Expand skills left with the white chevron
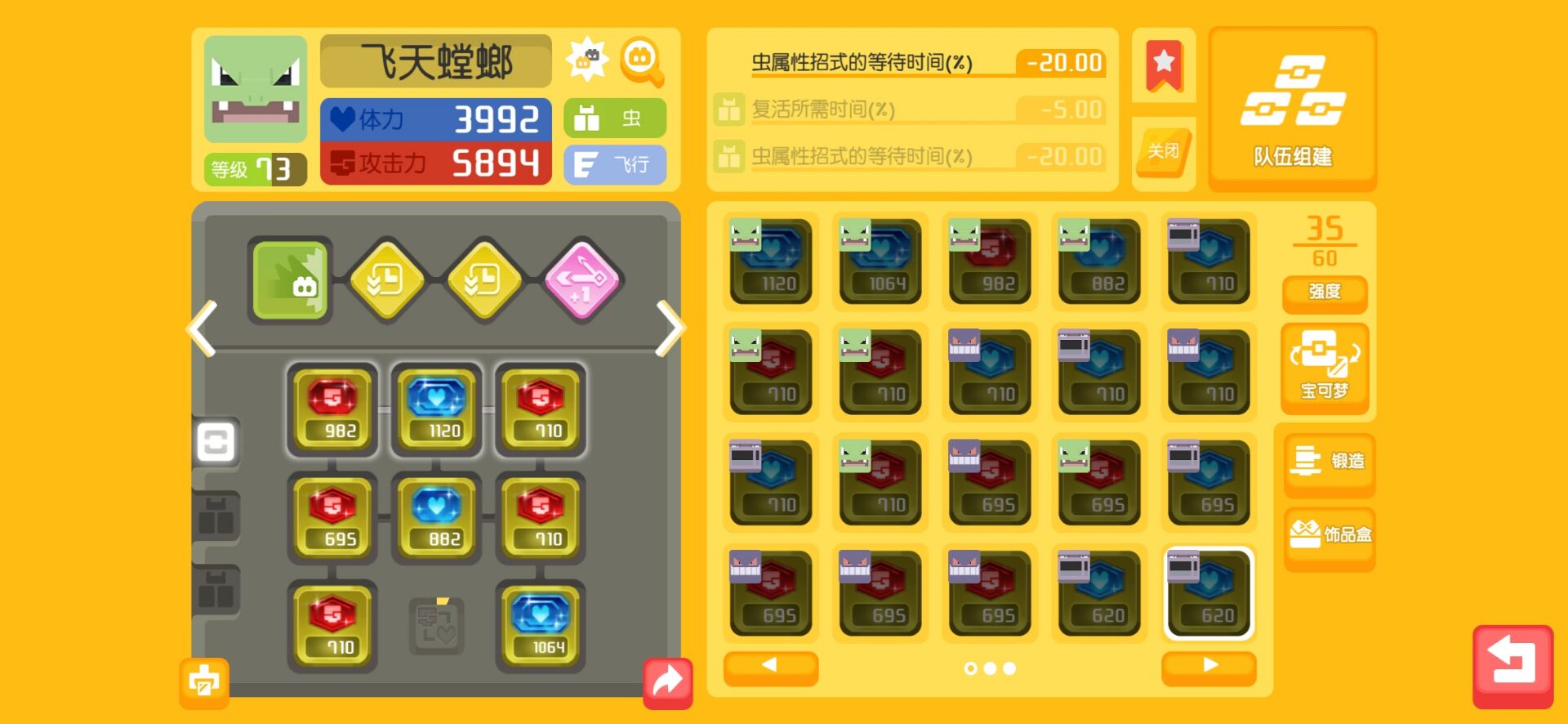This screenshot has height=724, width=1568. click(201, 327)
